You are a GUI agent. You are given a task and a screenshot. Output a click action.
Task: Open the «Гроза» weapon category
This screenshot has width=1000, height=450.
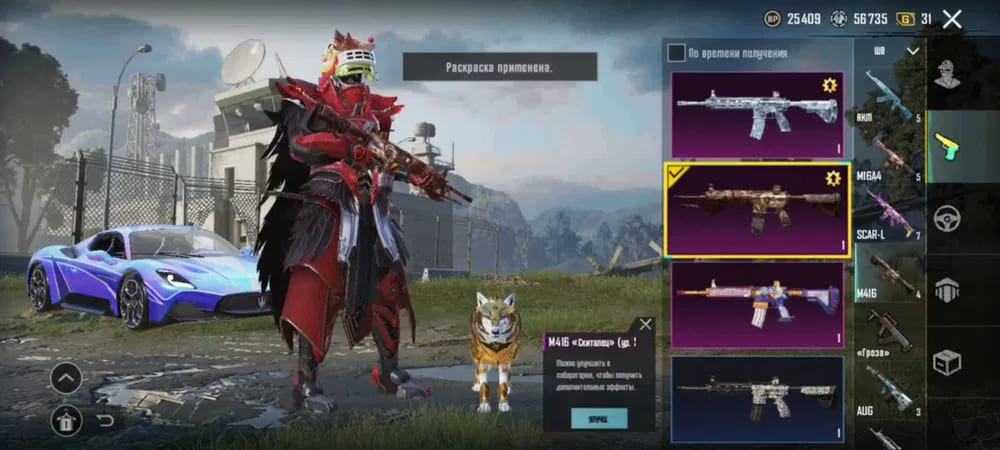pyautogui.click(x=889, y=332)
